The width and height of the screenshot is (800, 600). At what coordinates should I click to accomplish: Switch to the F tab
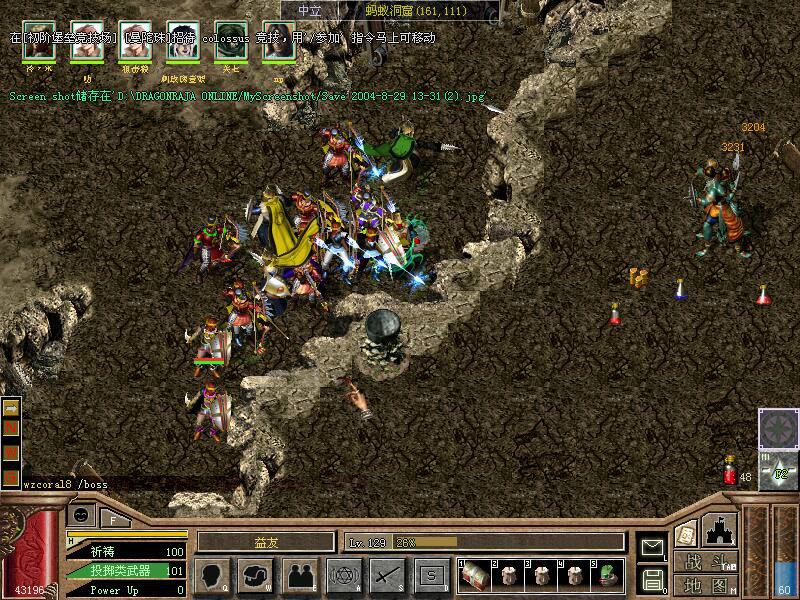tap(112, 518)
